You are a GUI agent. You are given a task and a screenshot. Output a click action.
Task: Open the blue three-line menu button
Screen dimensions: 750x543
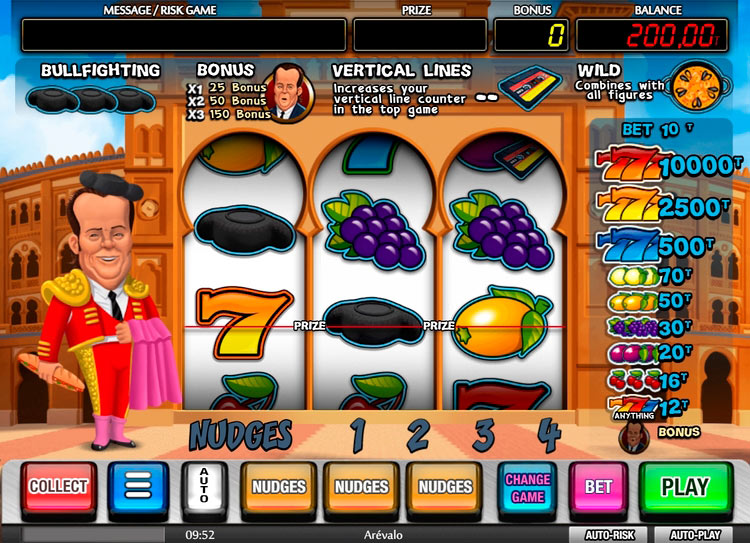pos(137,487)
